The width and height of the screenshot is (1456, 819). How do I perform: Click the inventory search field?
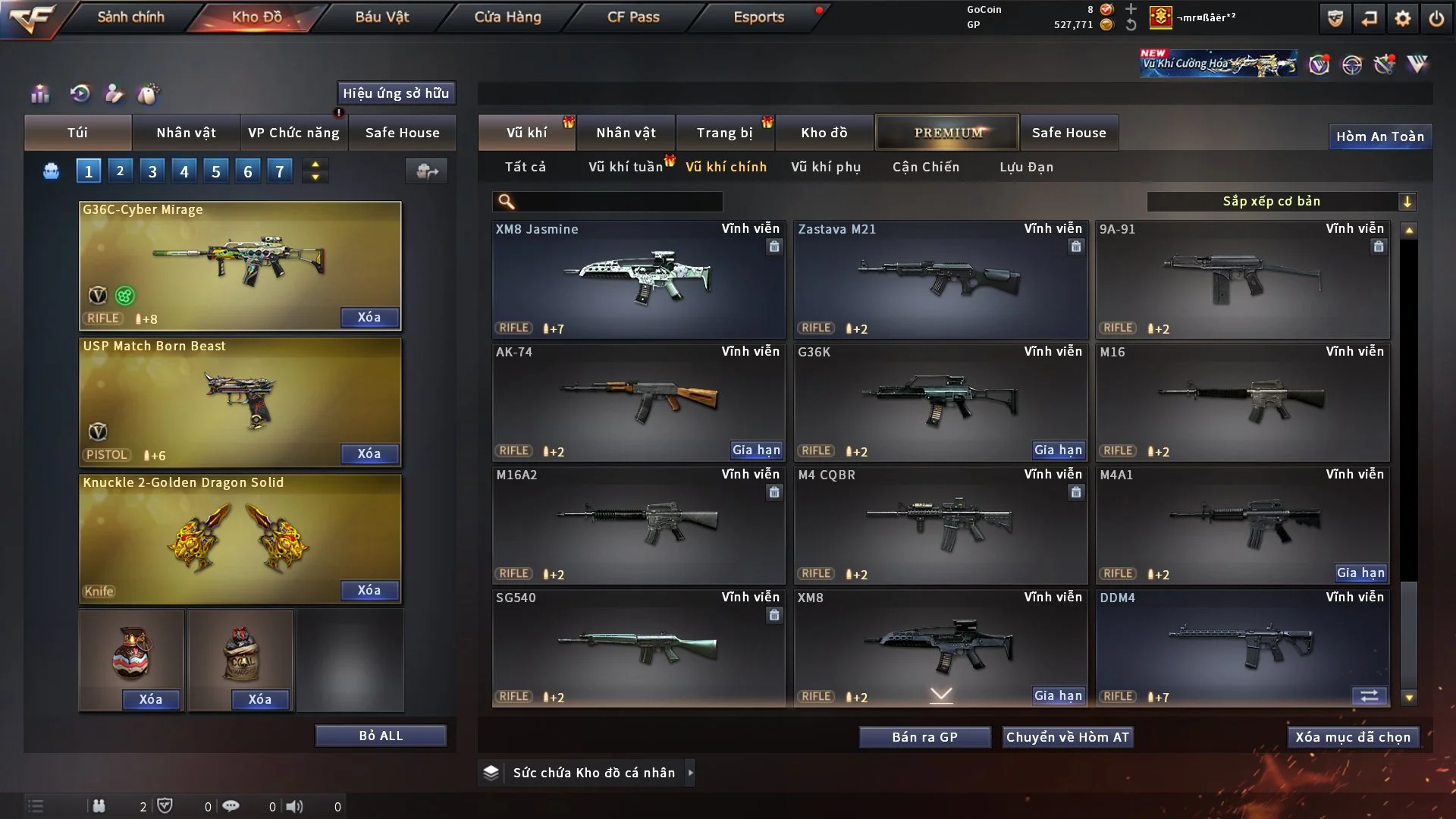coord(618,201)
